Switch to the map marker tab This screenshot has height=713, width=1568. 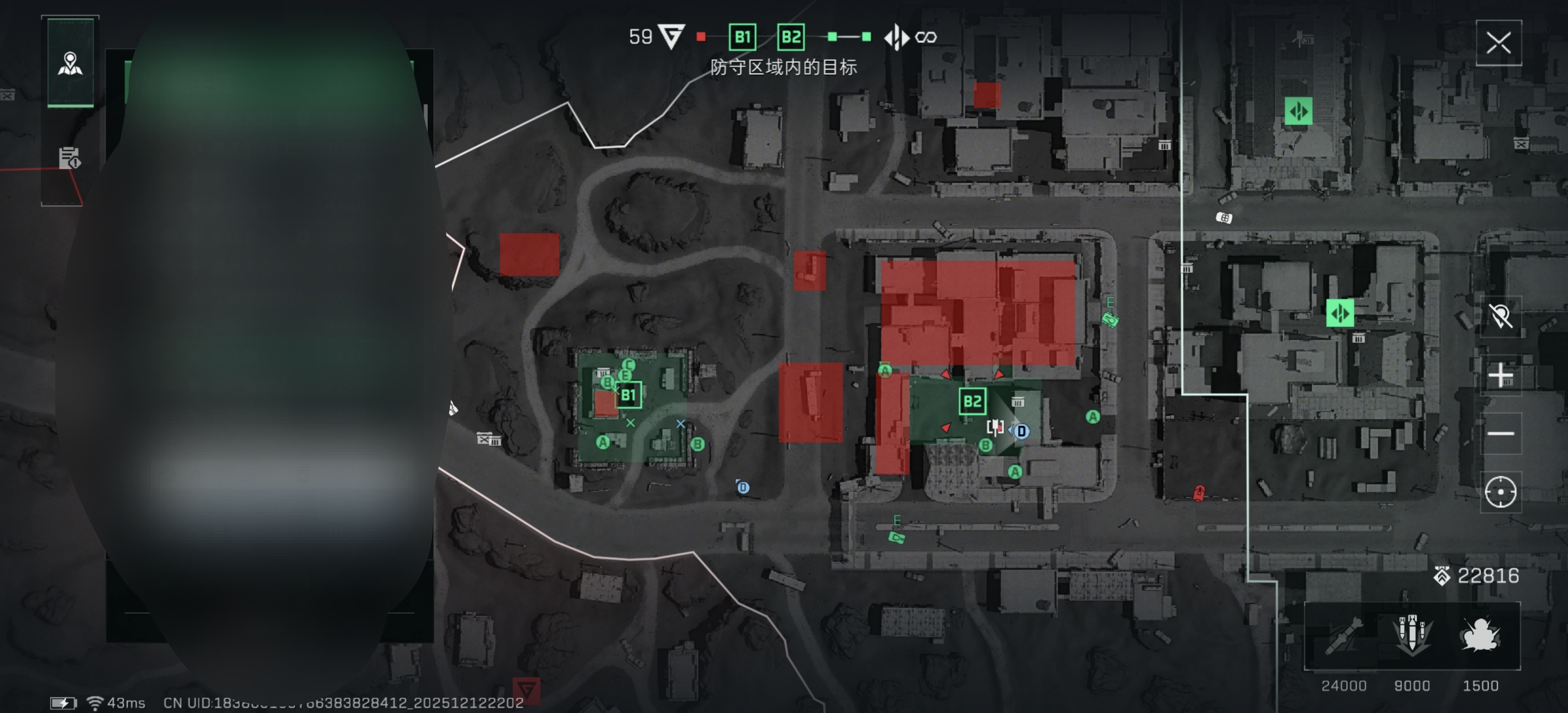(71, 63)
